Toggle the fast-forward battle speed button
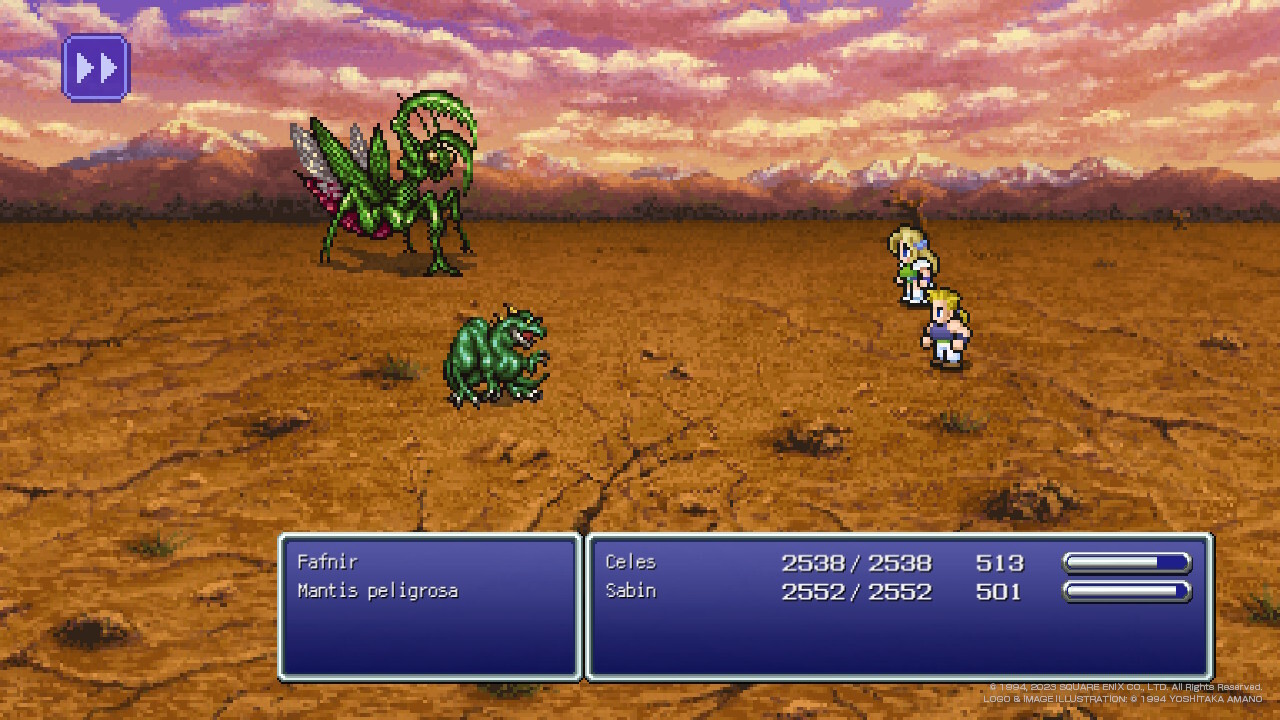Viewport: 1280px width, 720px height. pyautogui.click(x=96, y=68)
